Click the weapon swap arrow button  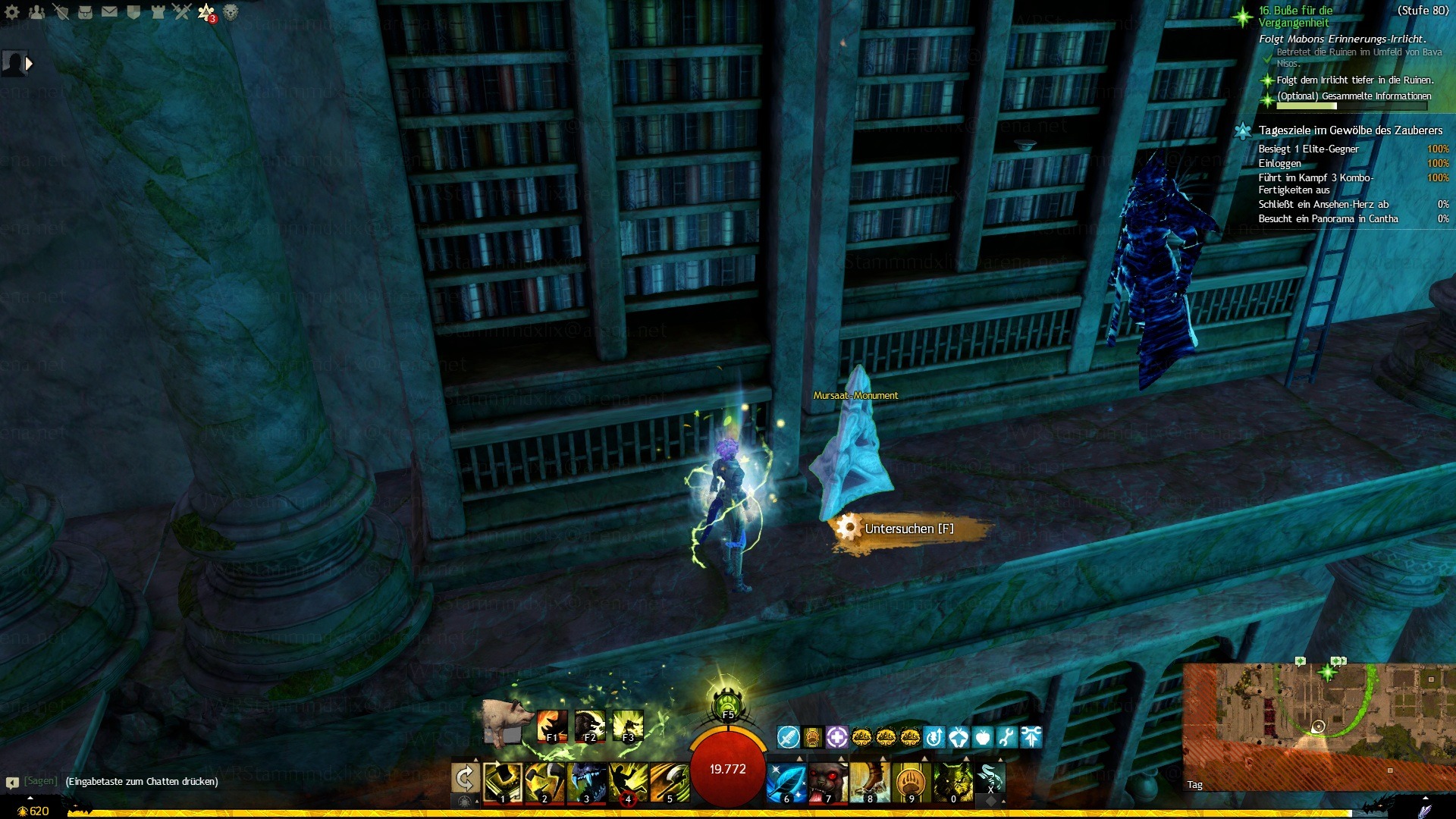pos(465,779)
